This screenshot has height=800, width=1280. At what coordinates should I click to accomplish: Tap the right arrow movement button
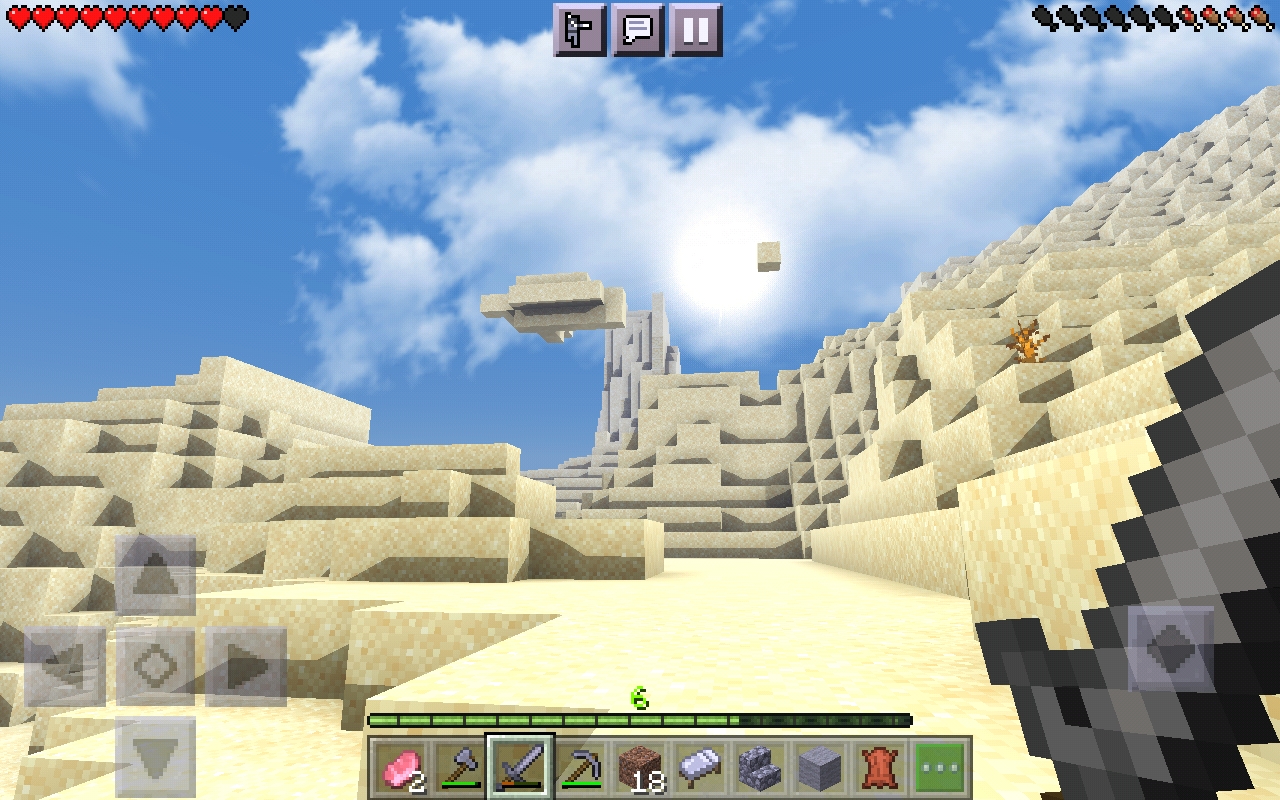click(x=246, y=666)
